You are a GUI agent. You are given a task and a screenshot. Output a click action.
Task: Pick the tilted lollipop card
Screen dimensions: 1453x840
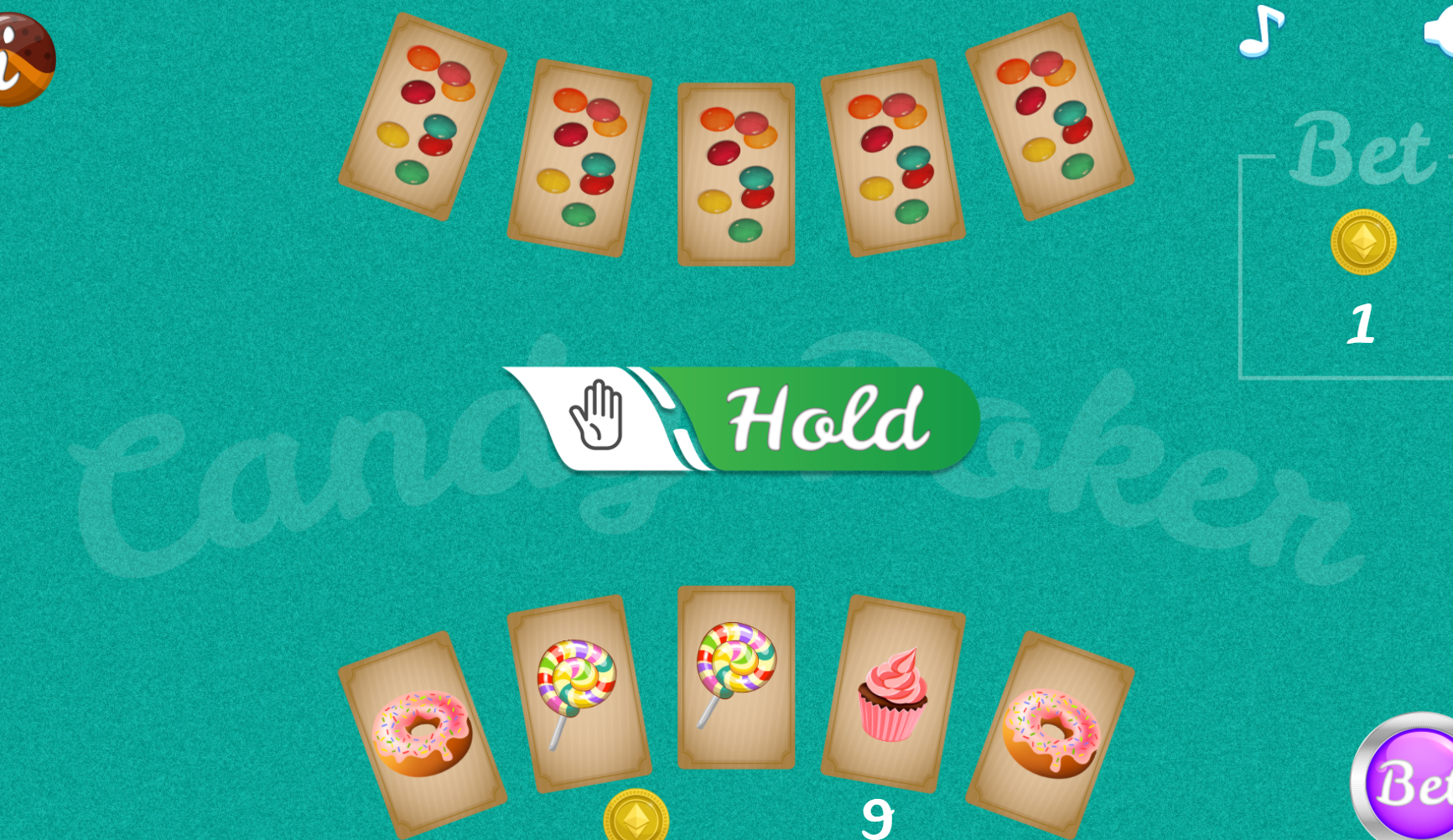tap(579, 693)
